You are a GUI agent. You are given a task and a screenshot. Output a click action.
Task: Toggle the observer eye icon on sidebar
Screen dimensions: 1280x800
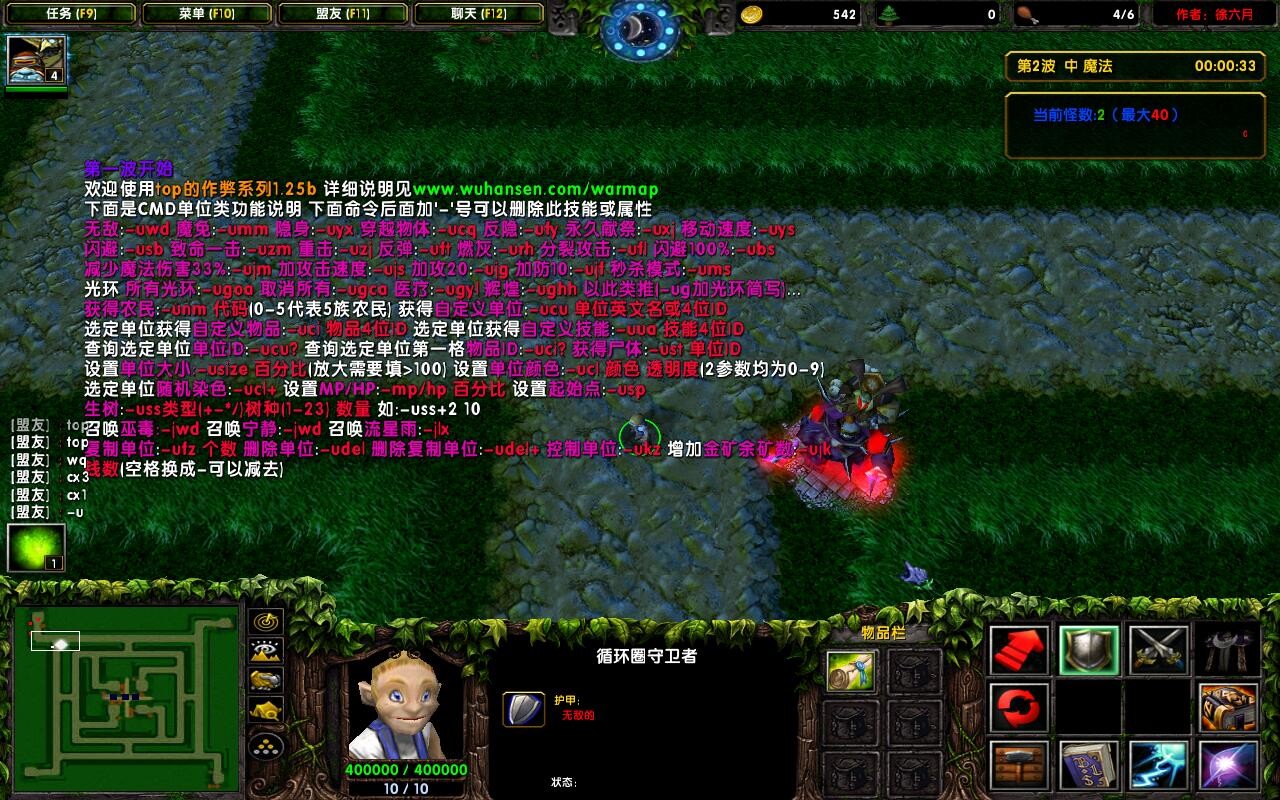click(x=265, y=651)
